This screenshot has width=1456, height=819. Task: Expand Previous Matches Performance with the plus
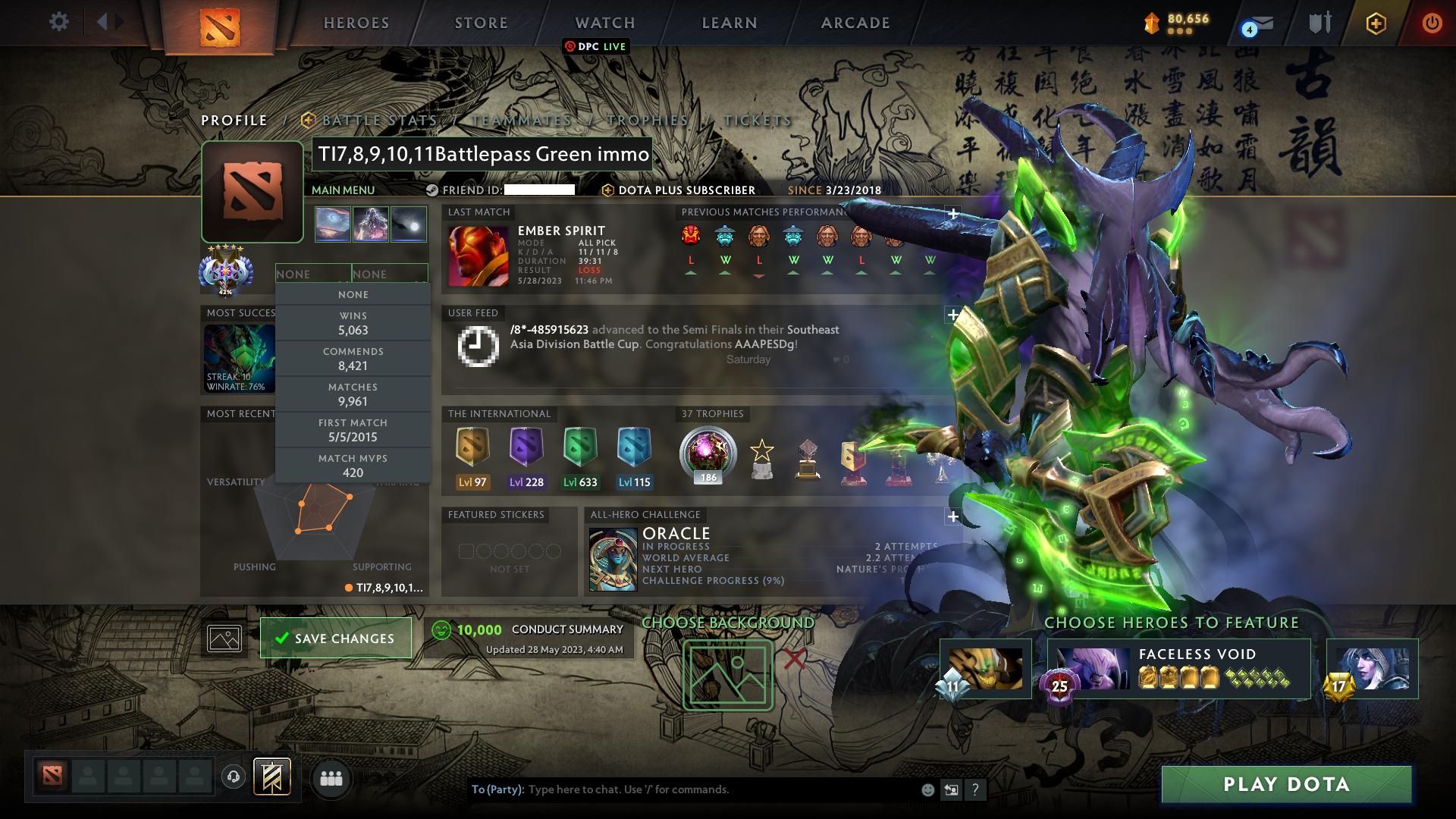tap(952, 214)
